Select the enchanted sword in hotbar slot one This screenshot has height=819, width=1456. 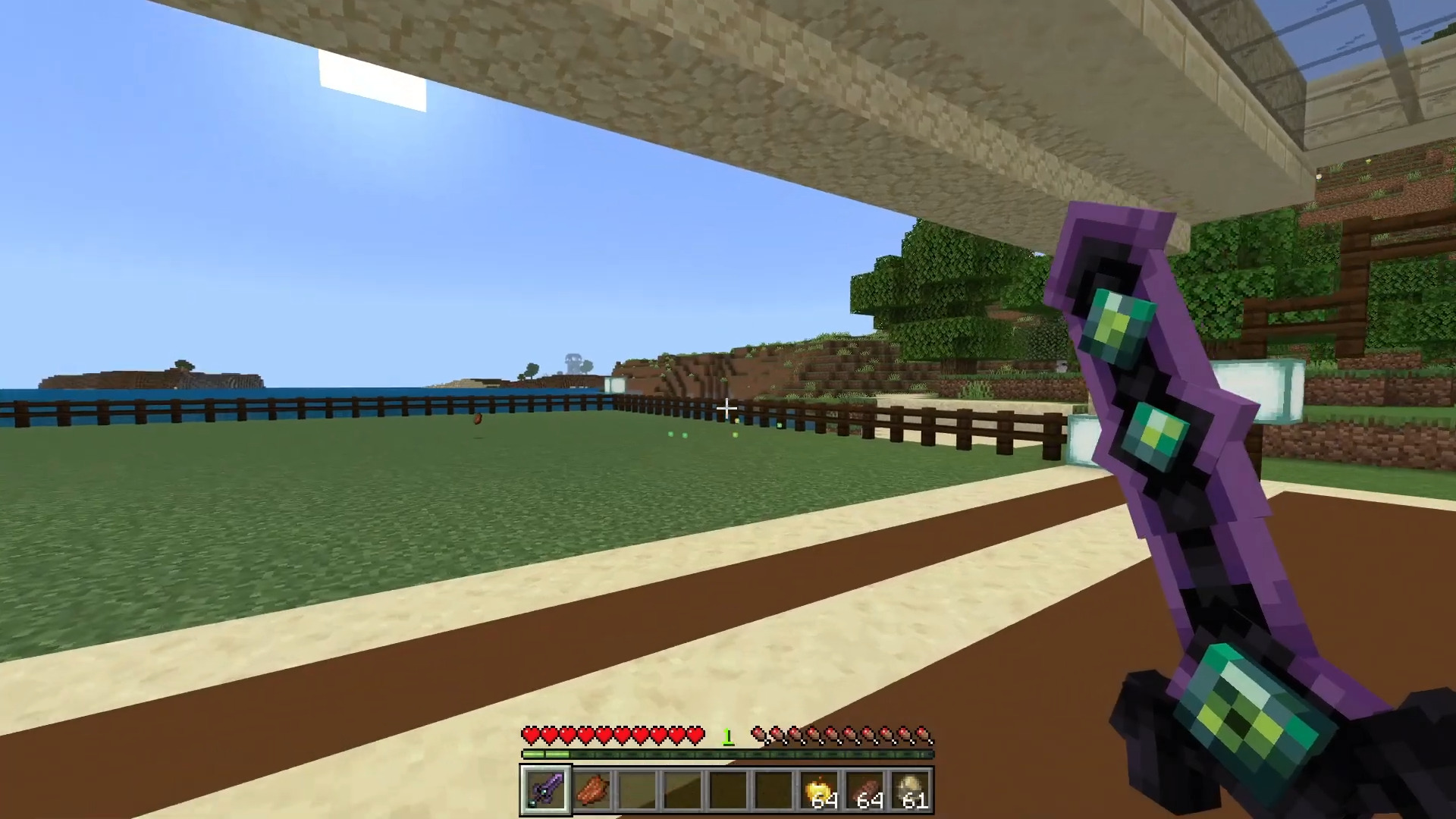(546, 789)
